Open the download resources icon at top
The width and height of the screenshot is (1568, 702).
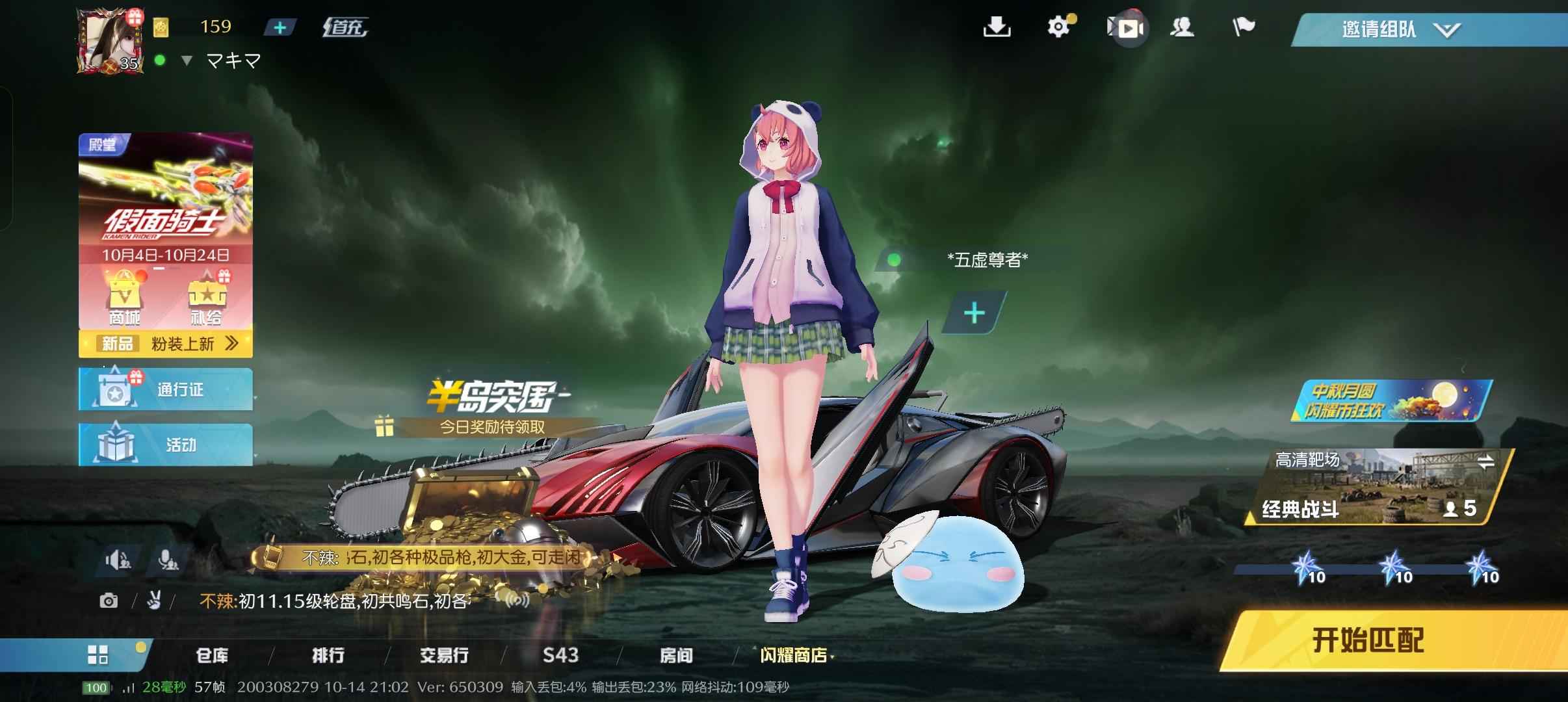pyautogui.click(x=999, y=27)
